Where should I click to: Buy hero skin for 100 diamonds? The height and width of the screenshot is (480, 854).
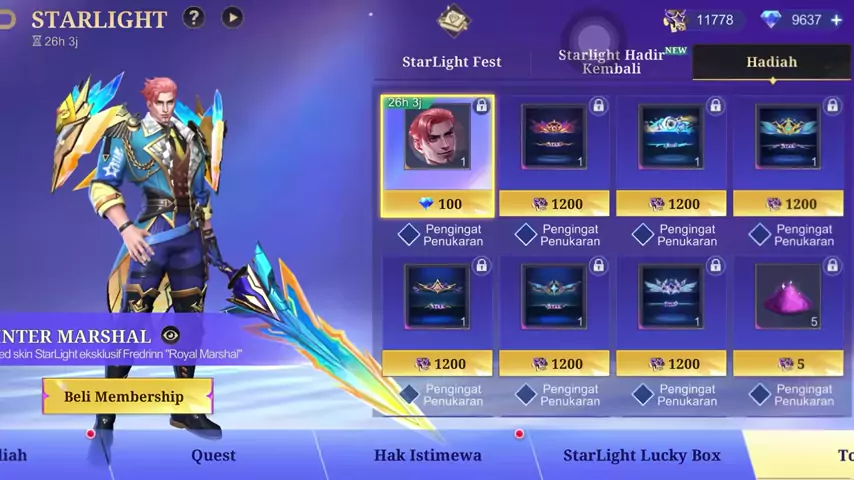[x=438, y=204]
